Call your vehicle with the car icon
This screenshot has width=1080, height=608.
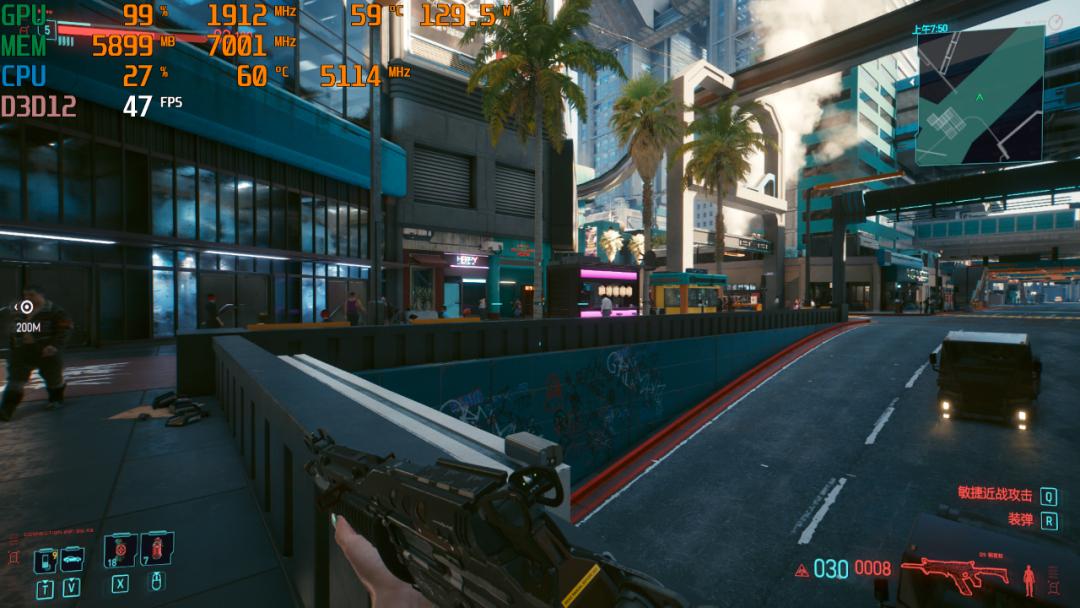coord(72,560)
